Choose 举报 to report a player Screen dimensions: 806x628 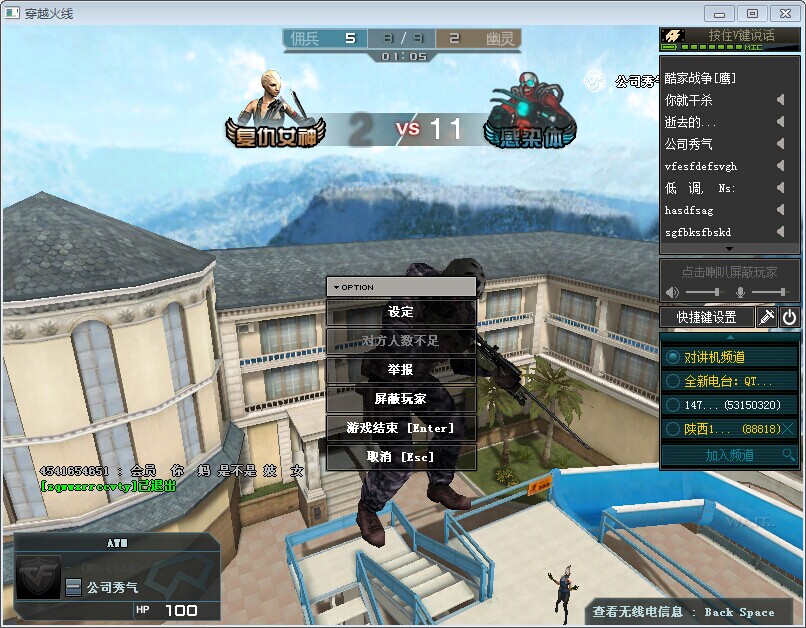click(x=400, y=370)
